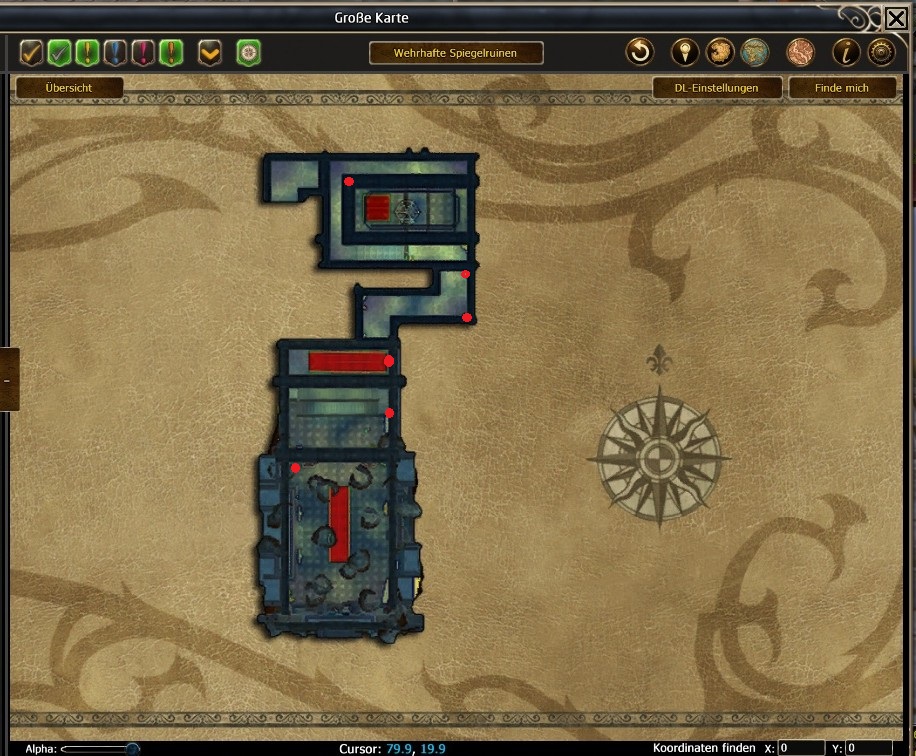The image size is (916, 756).
Task: Click the Finde mich button
Action: [842, 88]
